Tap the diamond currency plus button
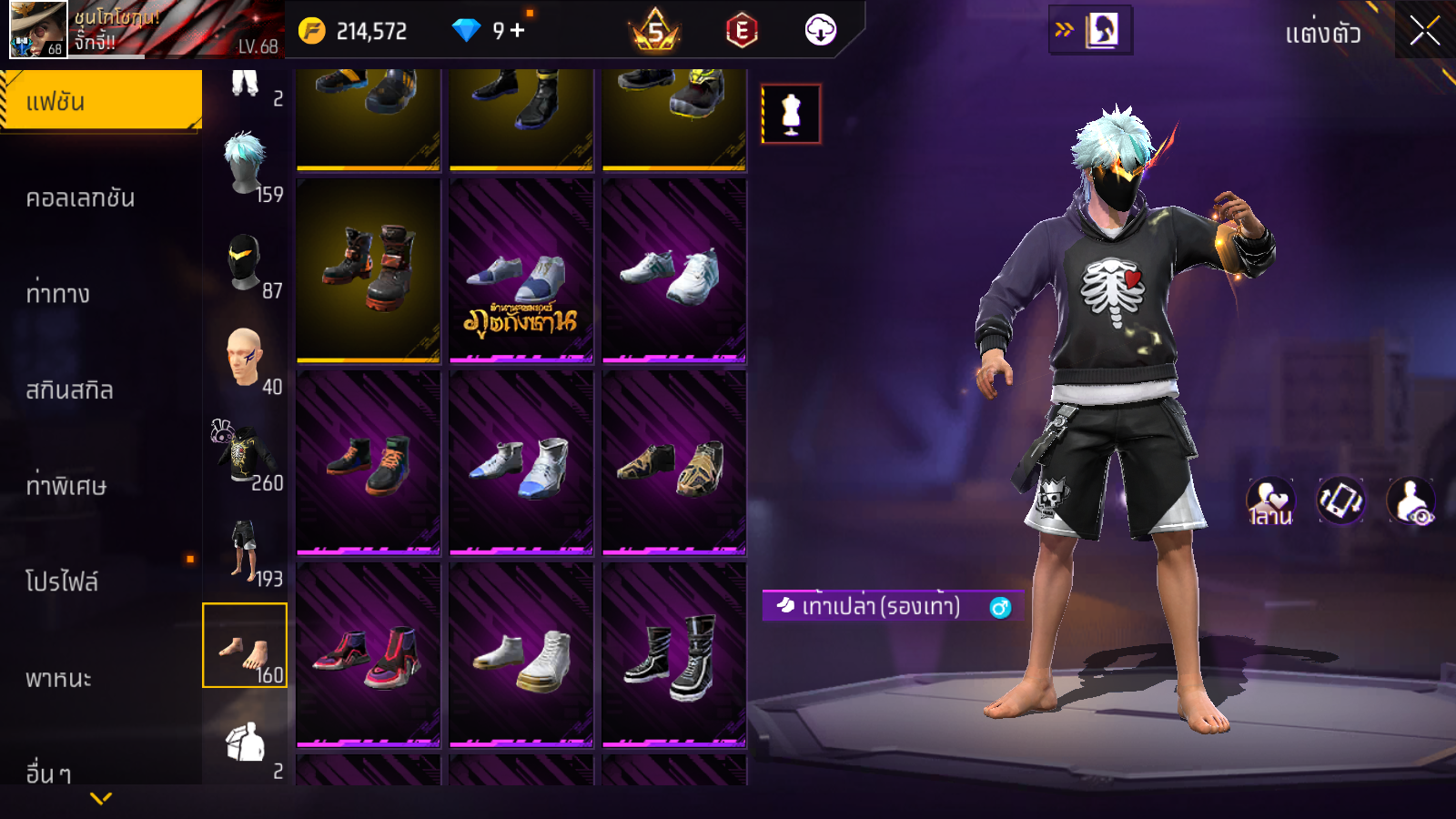Image resolution: width=1456 pixels, height=819 pixels. (x=518, y=30)
